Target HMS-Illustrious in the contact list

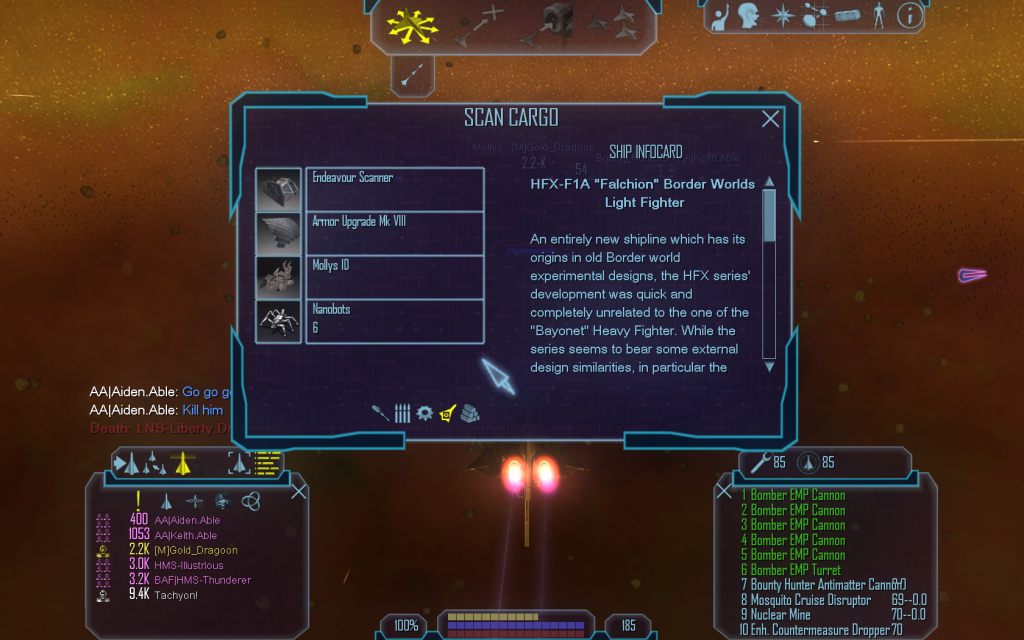click(189, 565)
